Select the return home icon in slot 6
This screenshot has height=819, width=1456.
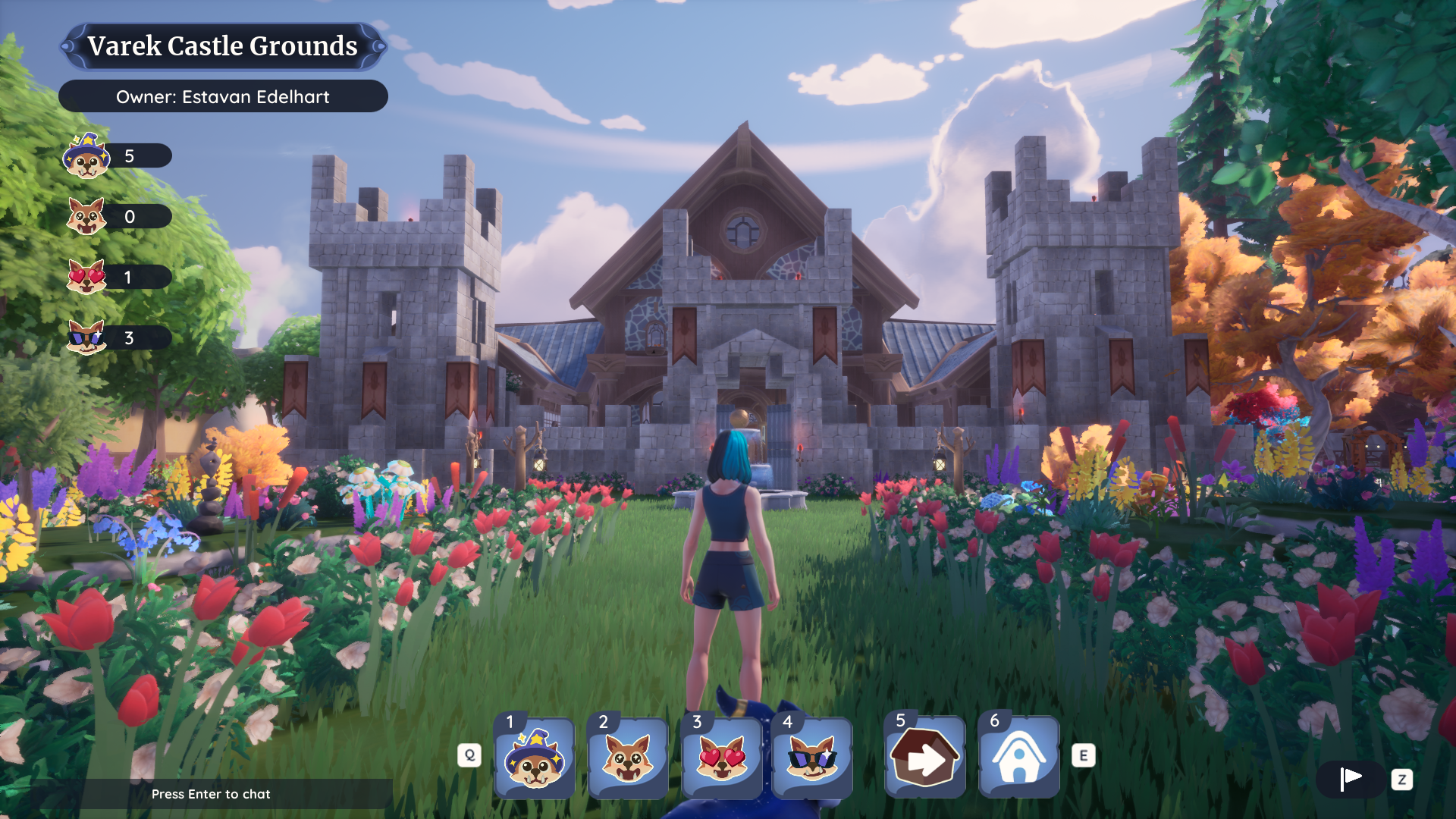coord(1018,758)
